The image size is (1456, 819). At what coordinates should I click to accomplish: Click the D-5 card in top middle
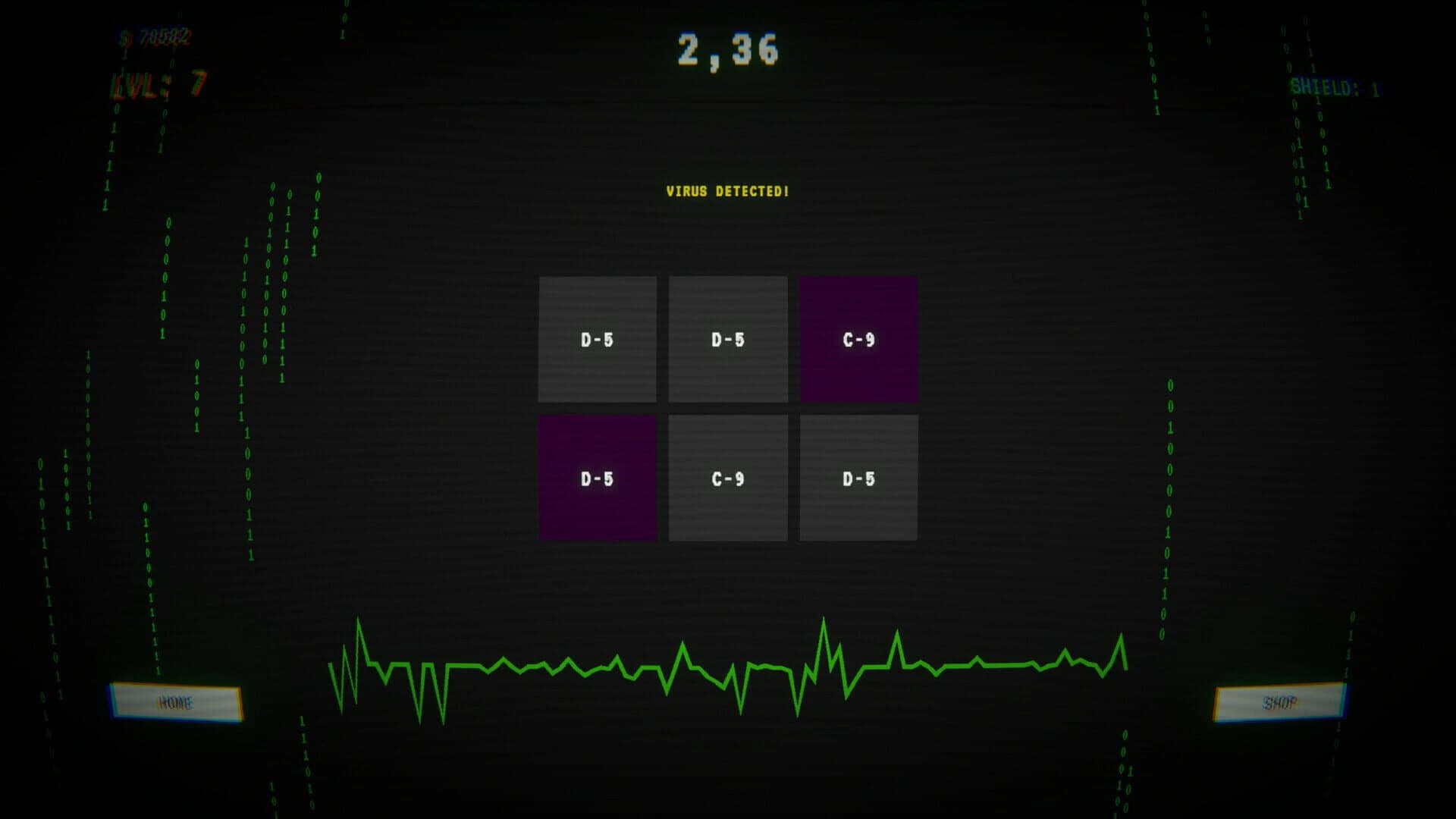[x=727, y=339]
